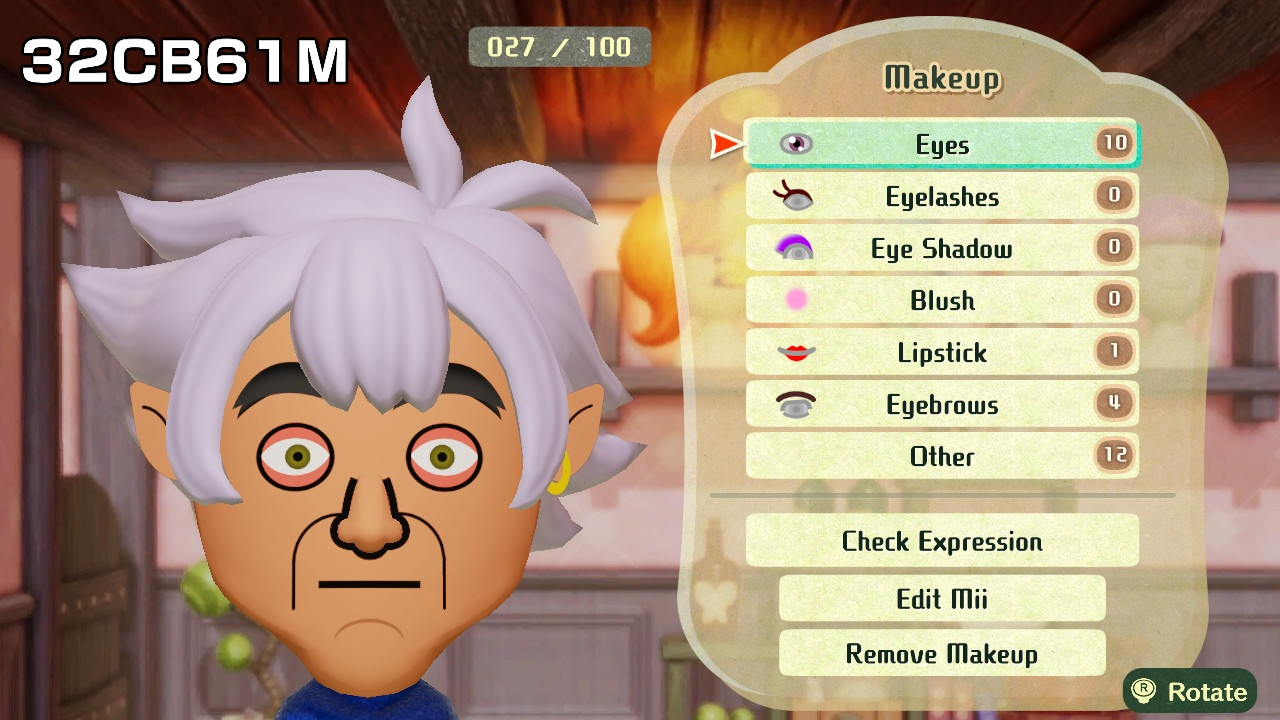The height and width of the screenshot is (720, 1280).
Task: Select Edit Mii
Action: coord(941,597)
